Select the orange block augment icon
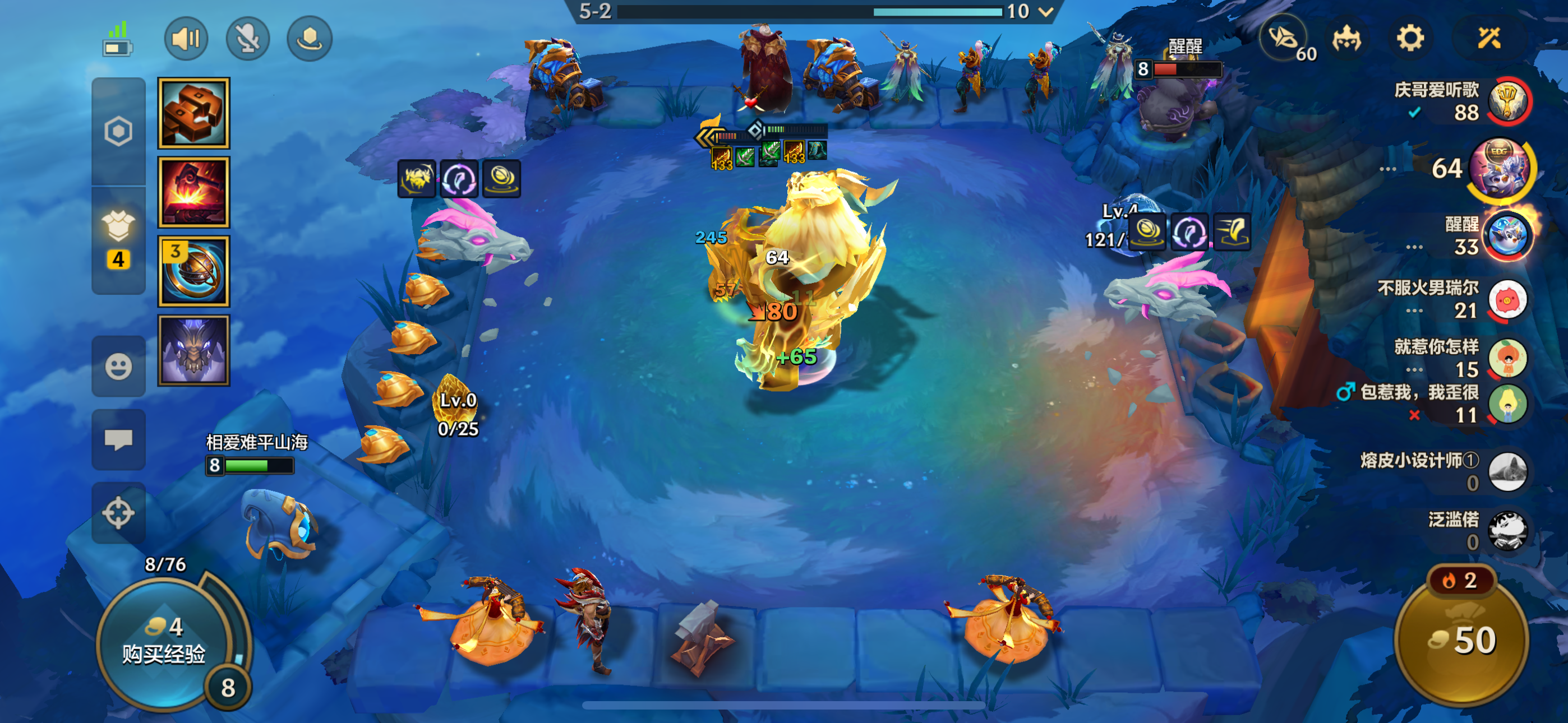The height and width of the screenshot is (723, 1568). coord(193,113)
